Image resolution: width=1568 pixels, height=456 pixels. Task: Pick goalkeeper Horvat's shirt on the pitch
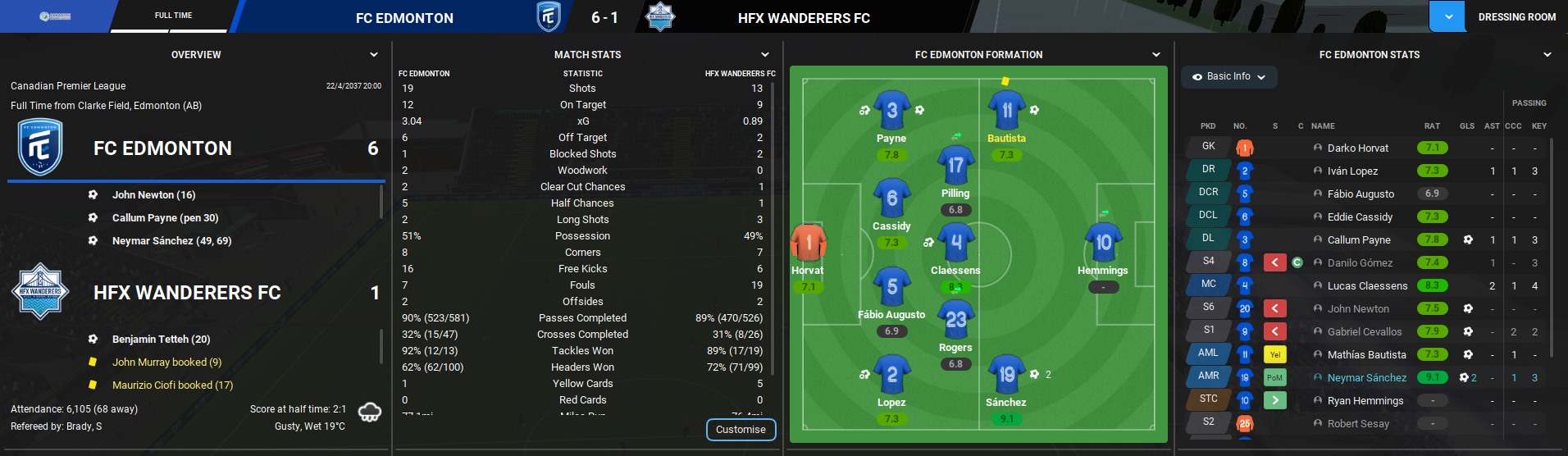(808, 243)
